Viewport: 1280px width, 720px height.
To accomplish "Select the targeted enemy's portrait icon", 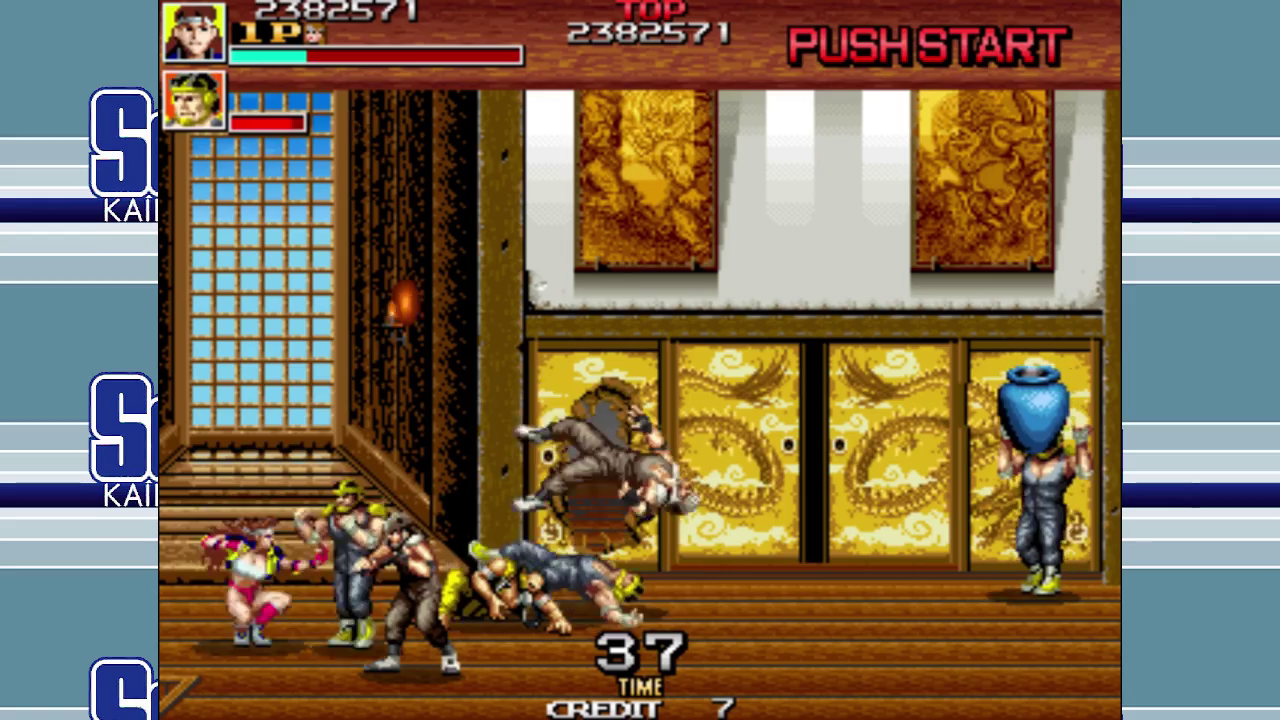I will pos(194,100).
